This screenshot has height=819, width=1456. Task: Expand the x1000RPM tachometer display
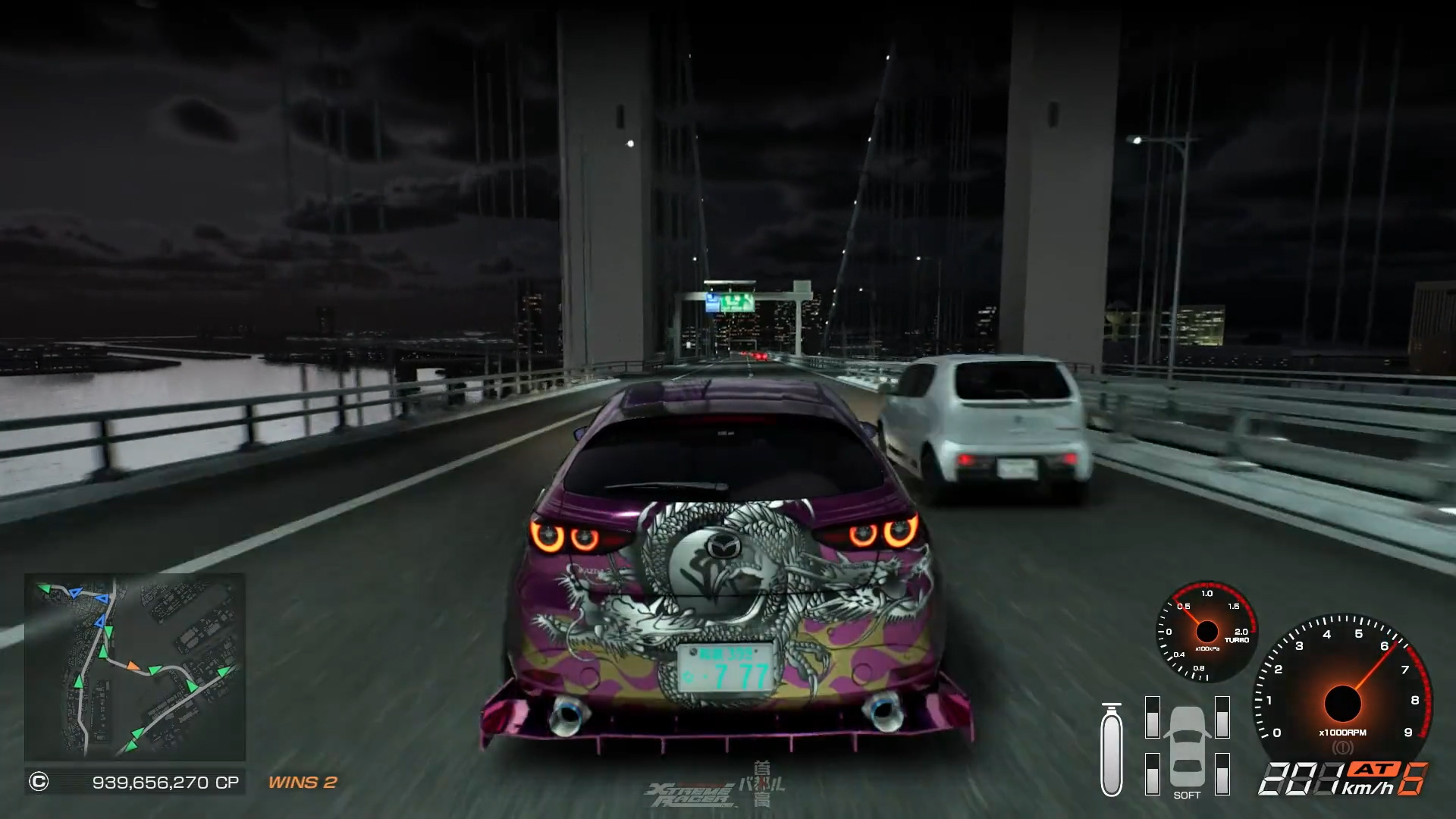click(1343, 733)
